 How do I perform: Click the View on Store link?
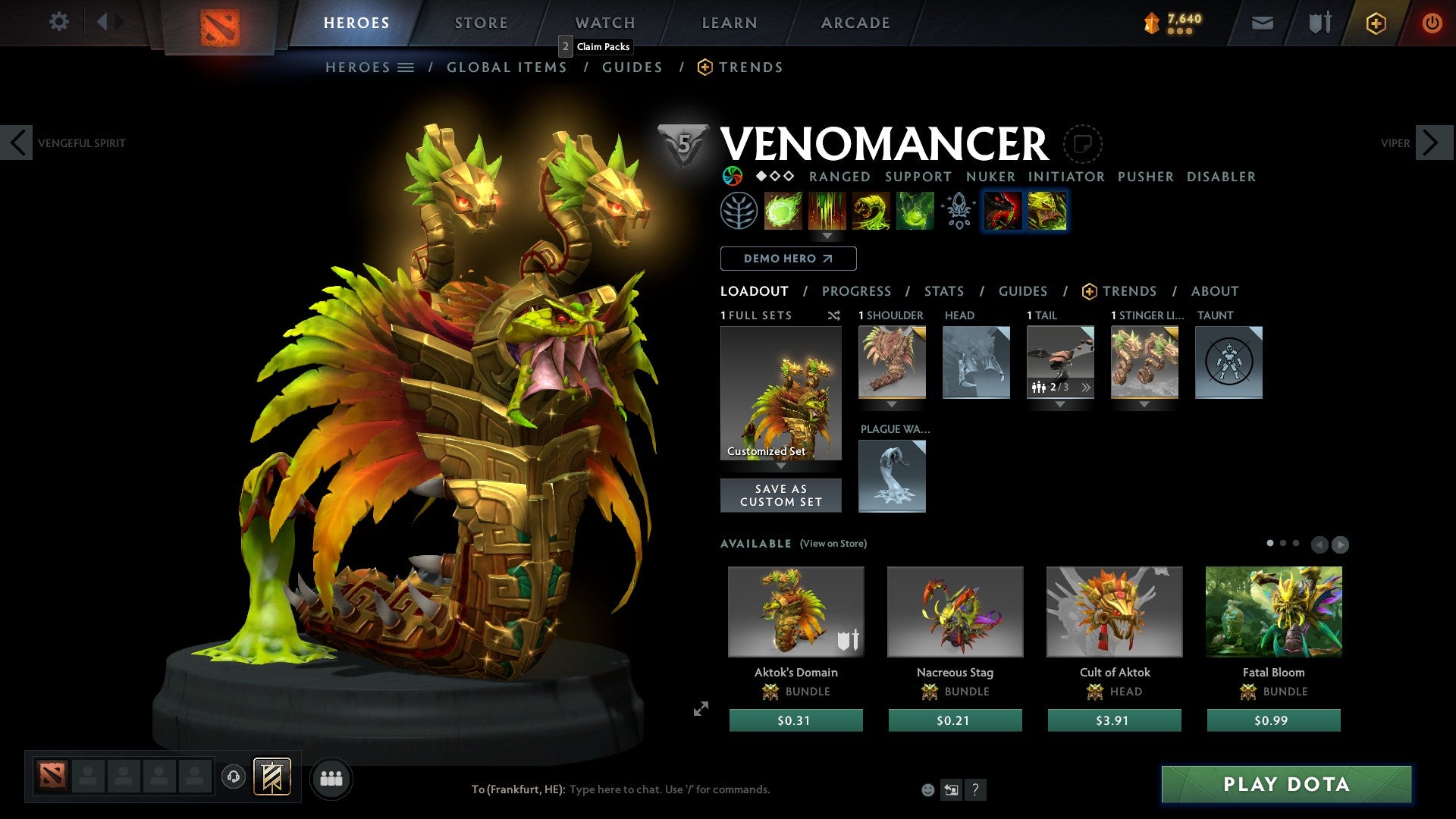click(x=834, y=544)
